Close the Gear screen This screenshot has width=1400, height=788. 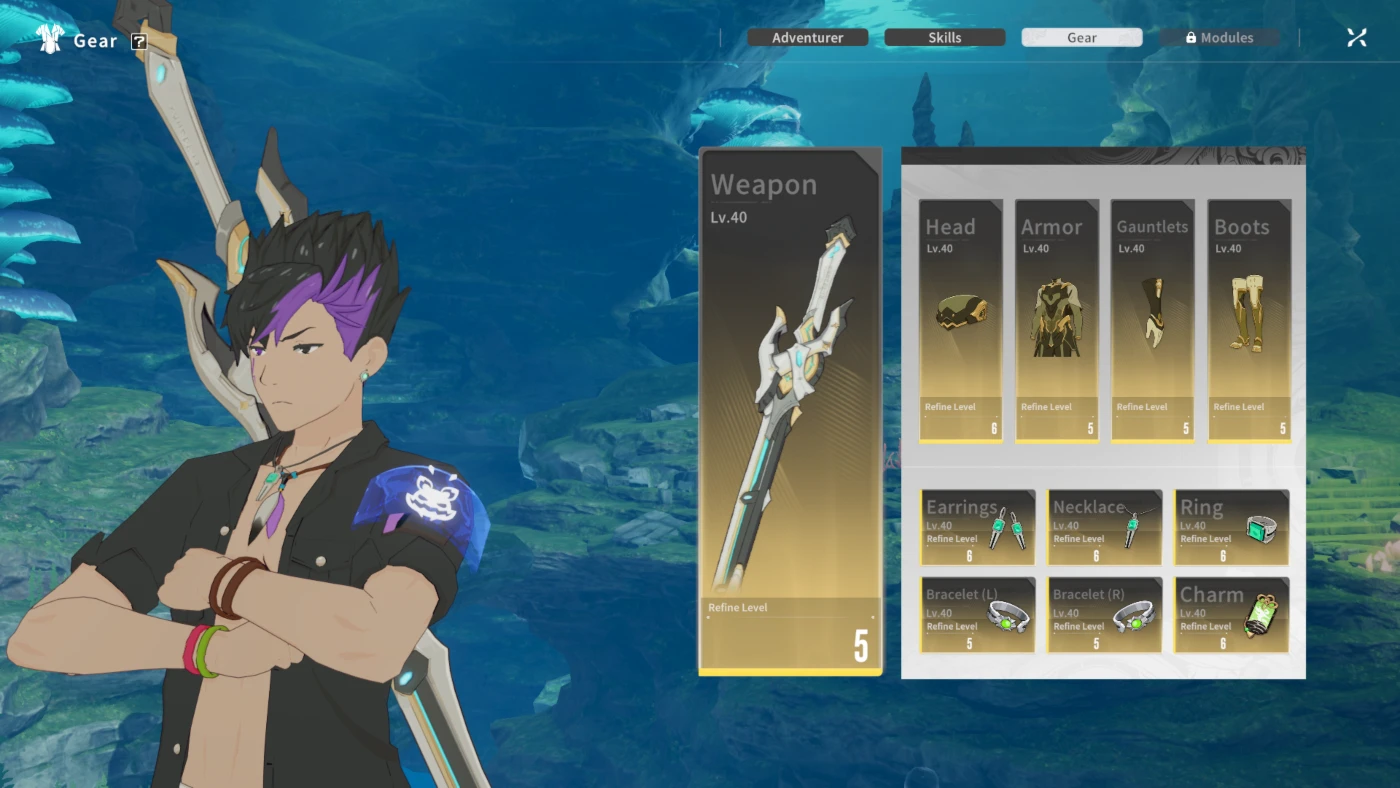[1356, 38]
